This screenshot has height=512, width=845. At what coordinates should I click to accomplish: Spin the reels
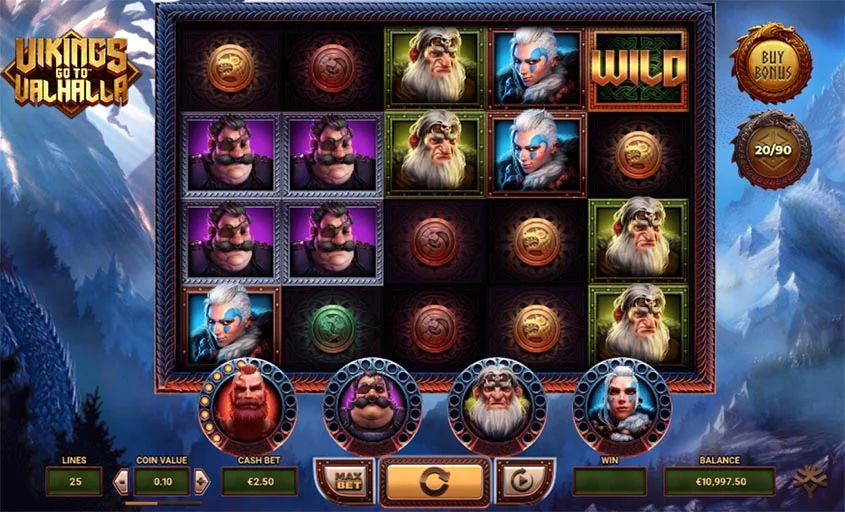tap(435, 481)
